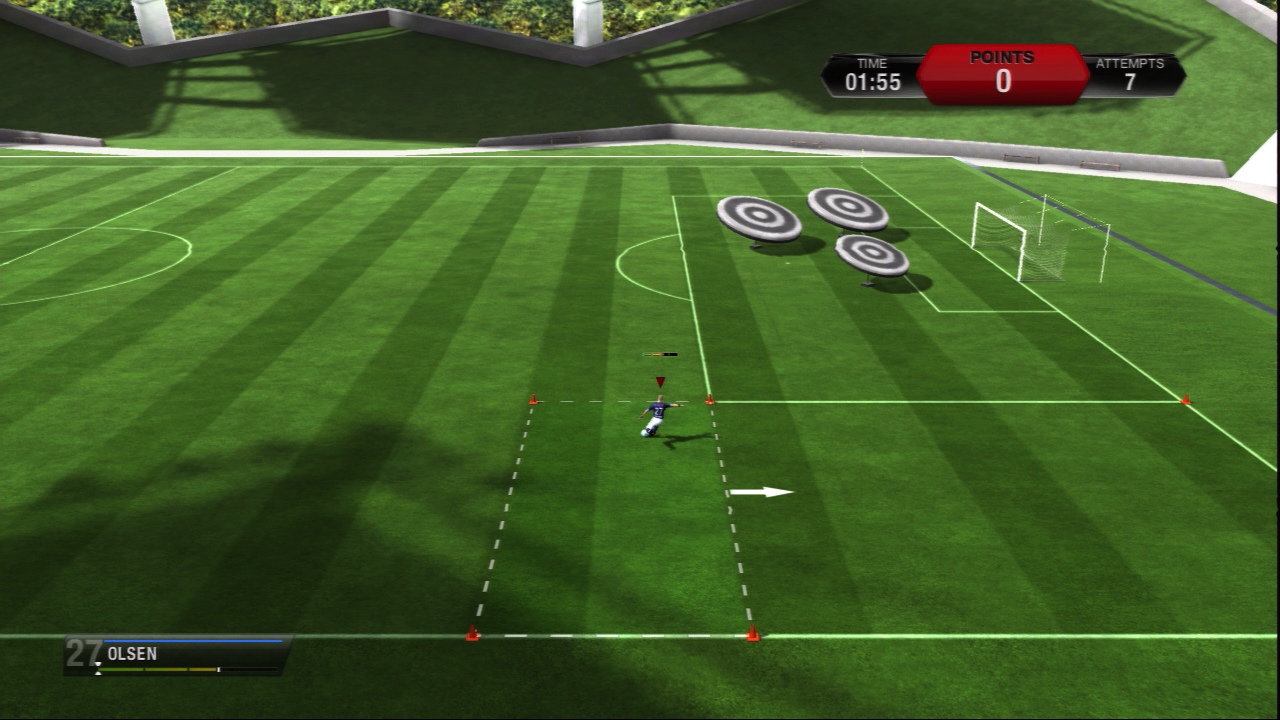Click the orange cone near the far right
The height and width of the screenshot is (720, 1280).
(1185, 399)
